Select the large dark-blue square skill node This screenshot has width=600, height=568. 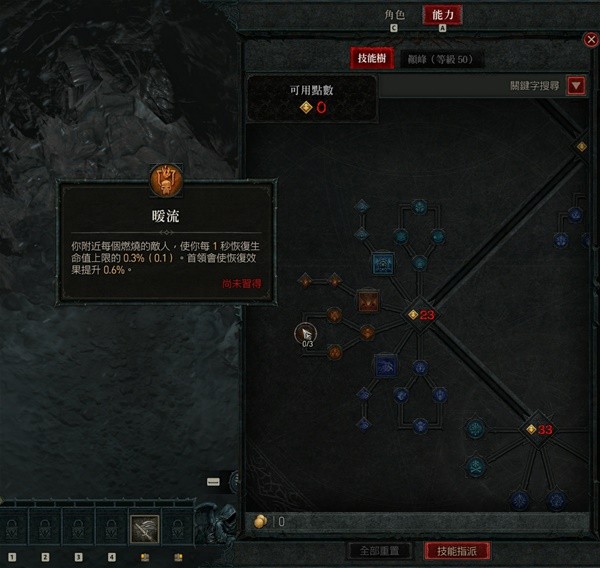click(385, 366)
